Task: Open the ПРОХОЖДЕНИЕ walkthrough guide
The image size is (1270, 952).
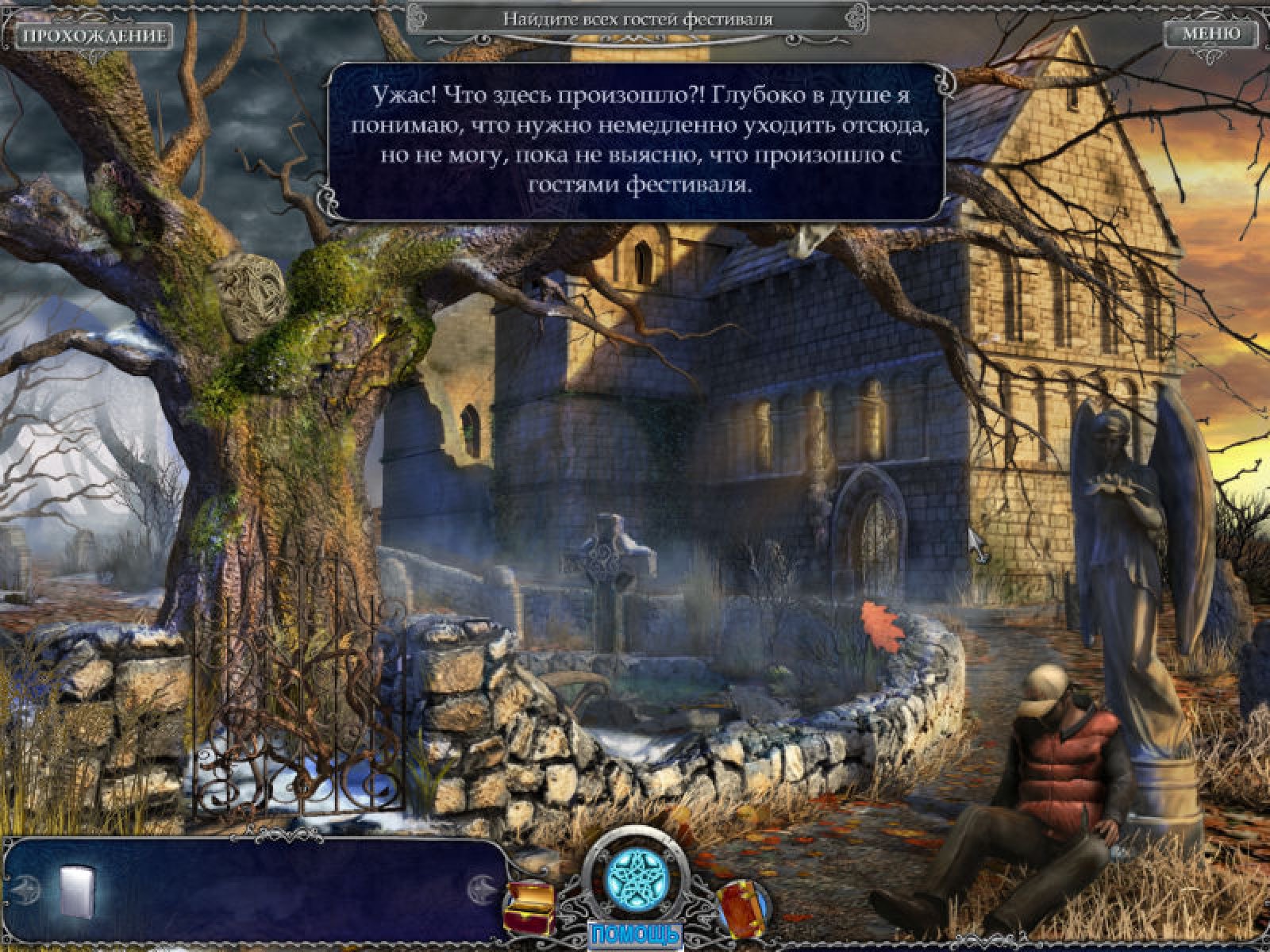Action: point(94,36)
